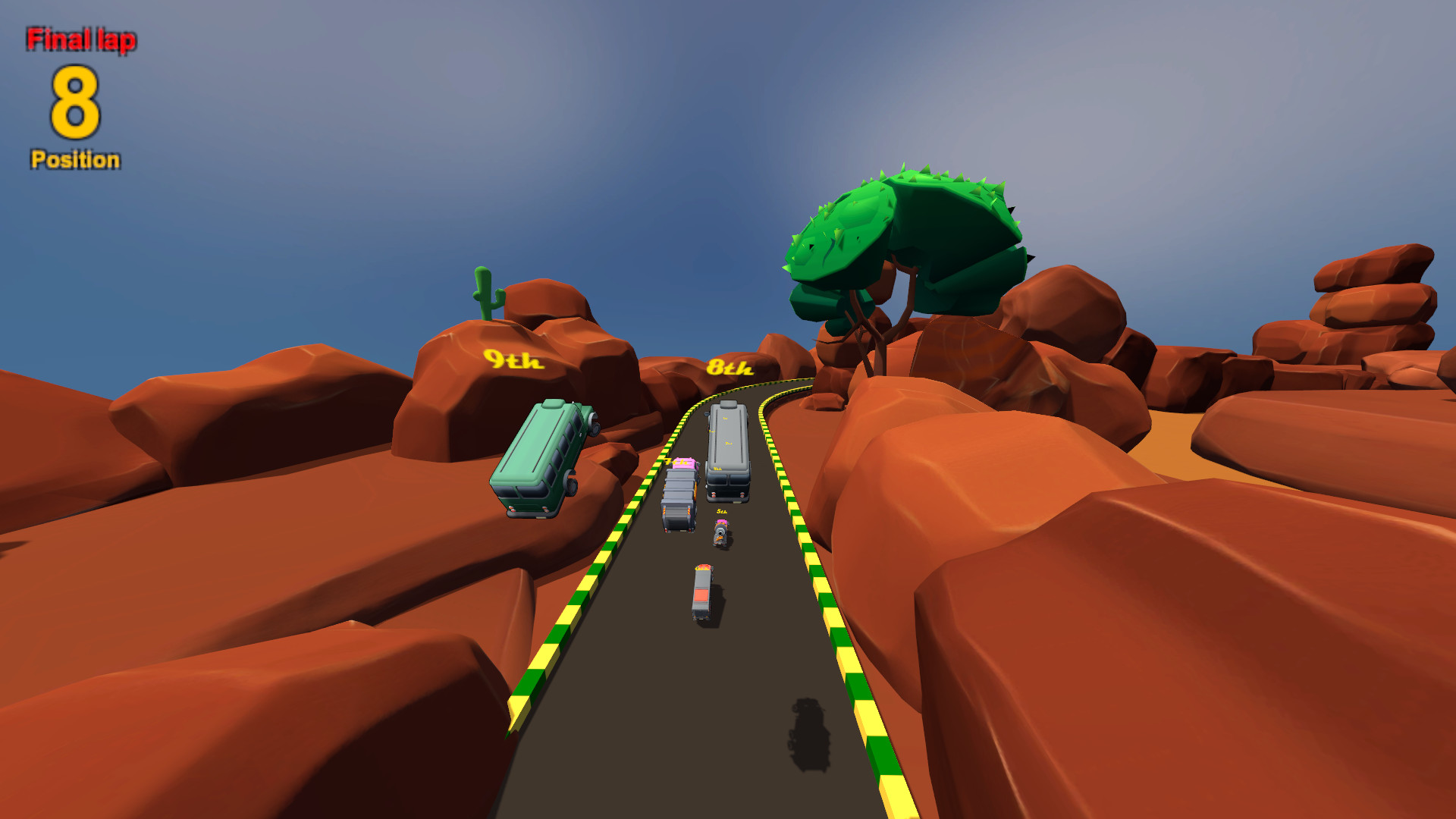Click the pink car beside the garbage truck
The height and width of the screenshot is (819, 1456).
682,463
